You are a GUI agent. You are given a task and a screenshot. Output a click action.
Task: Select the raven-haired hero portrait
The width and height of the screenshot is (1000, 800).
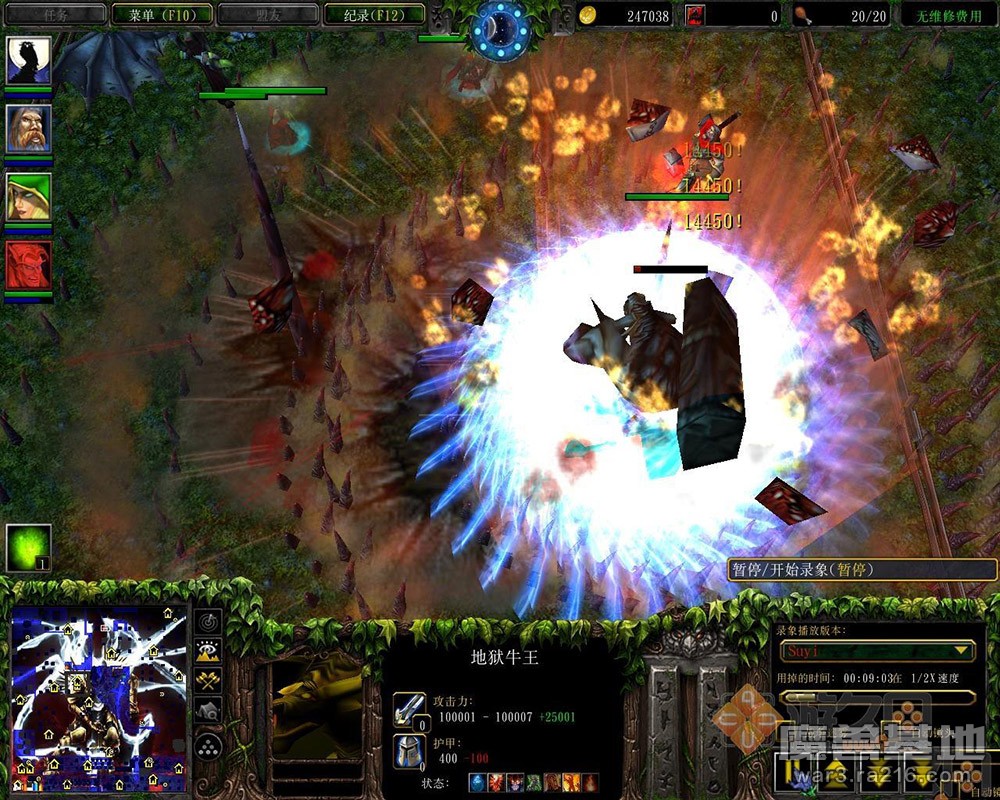tap(28, 62)
